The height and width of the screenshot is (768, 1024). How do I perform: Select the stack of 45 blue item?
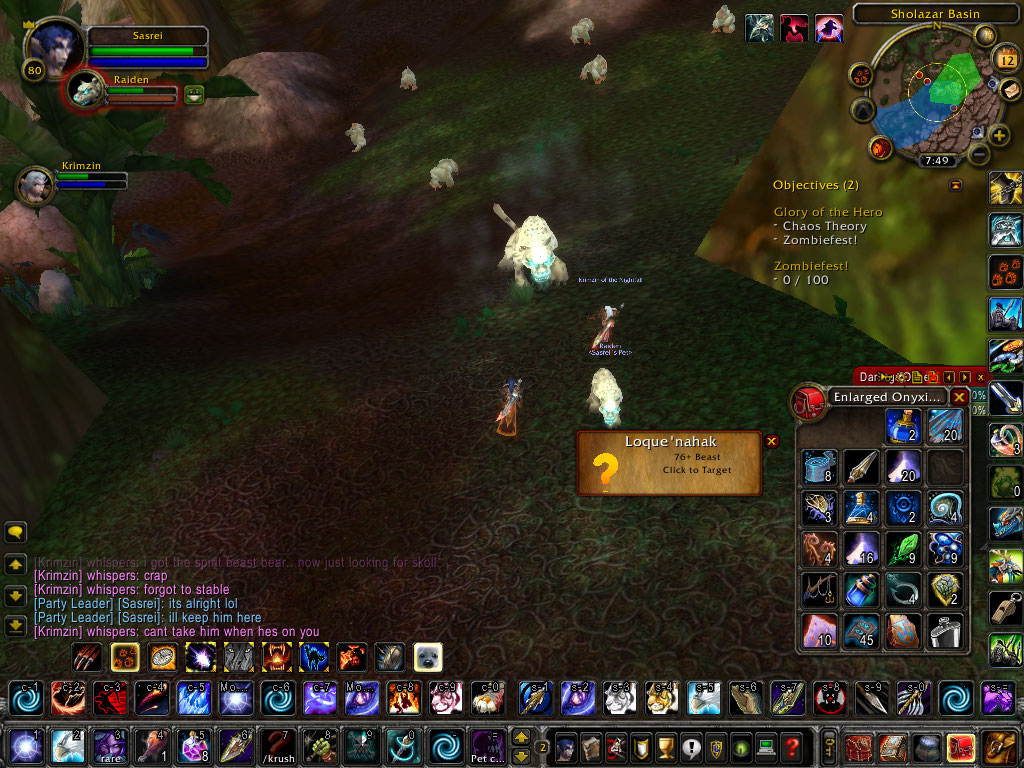pos(861,631)
